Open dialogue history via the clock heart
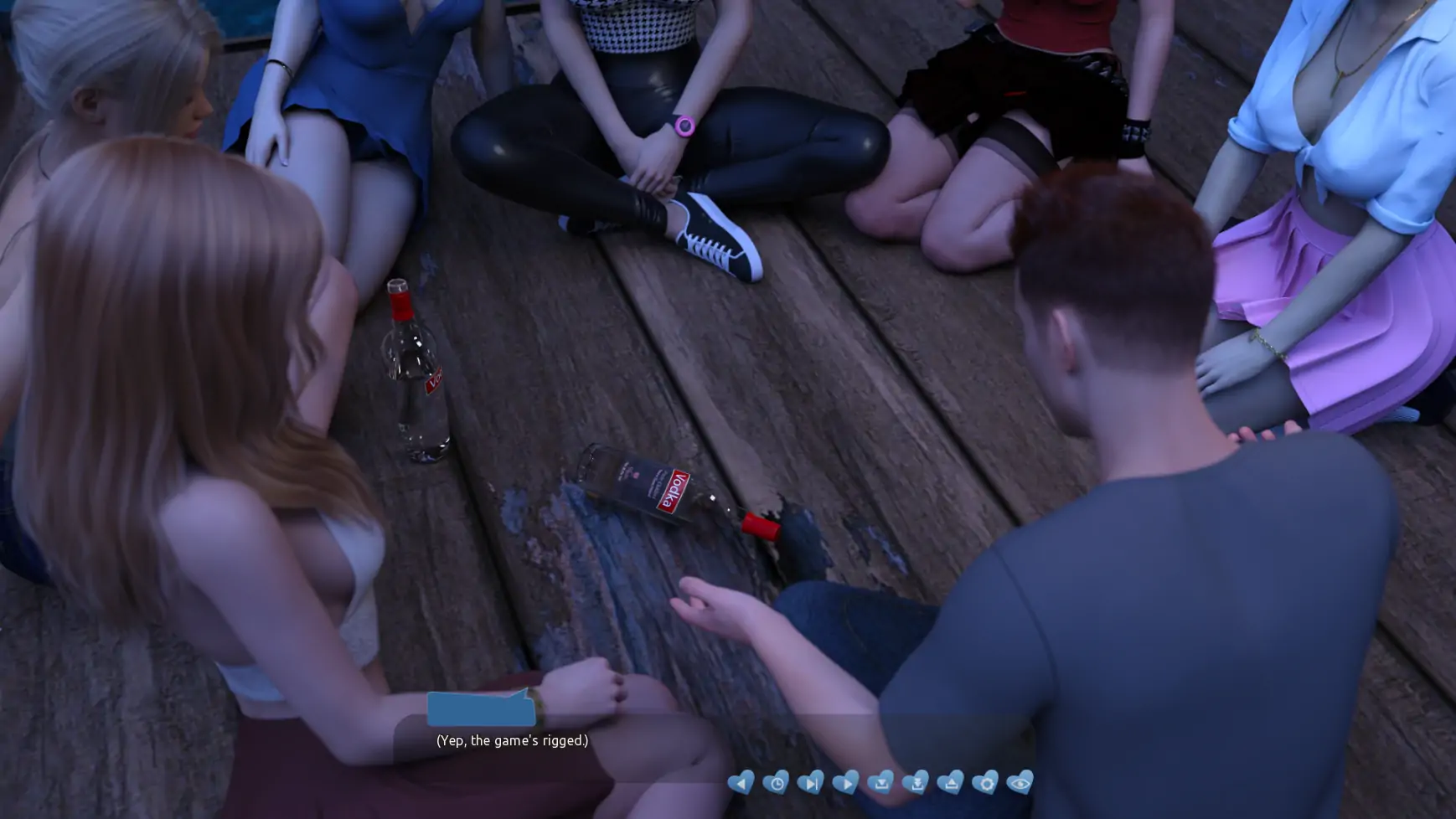Viewport: 1456px width, 819px height. tap(775, 782)
